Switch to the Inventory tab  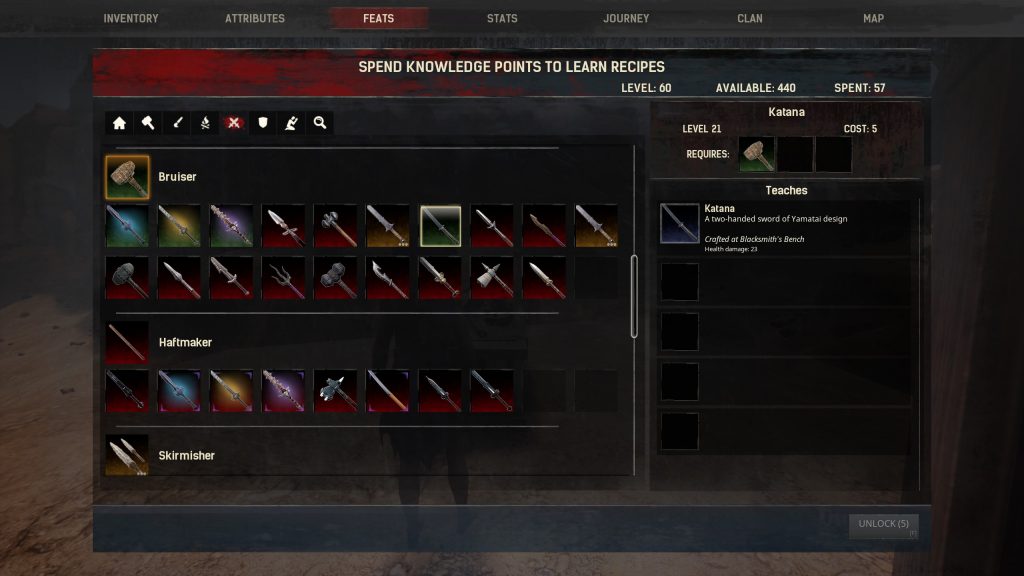pyautogui.click(x=131, y=18)
